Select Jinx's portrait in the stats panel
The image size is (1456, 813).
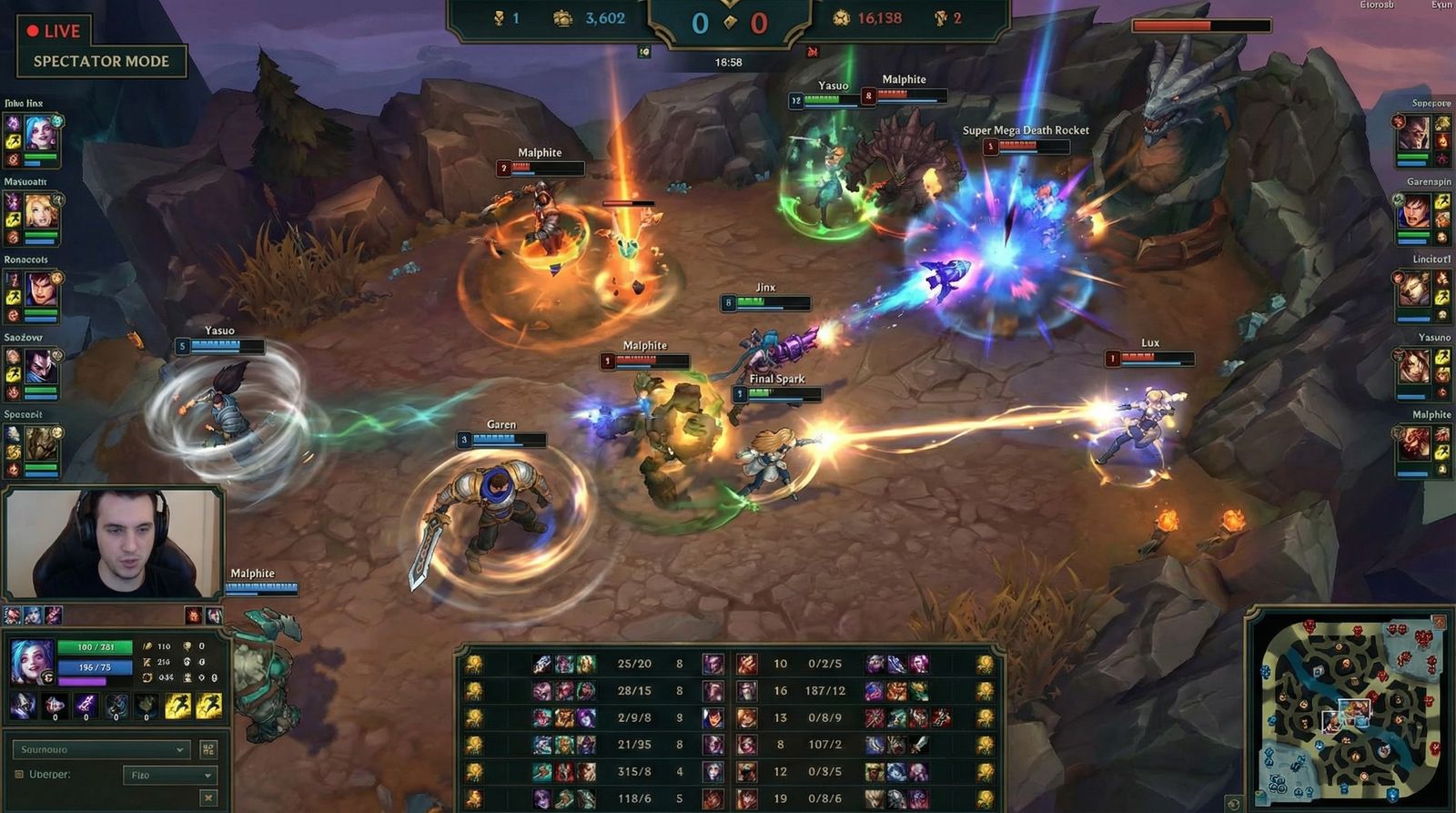click(30, 659)
